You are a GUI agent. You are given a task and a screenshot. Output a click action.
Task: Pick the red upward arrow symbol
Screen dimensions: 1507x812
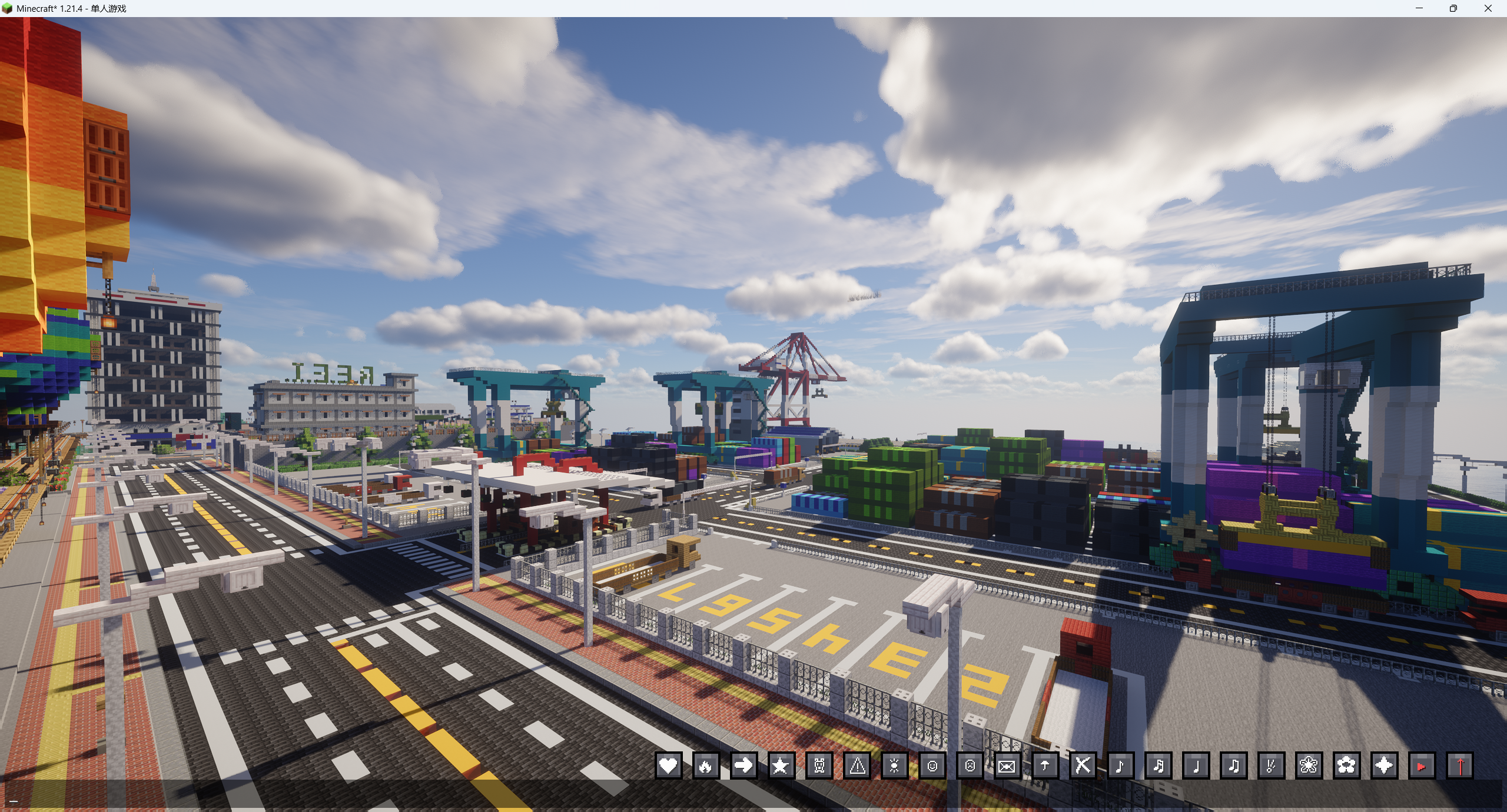pyautogui.click(x=1459, y=766)
